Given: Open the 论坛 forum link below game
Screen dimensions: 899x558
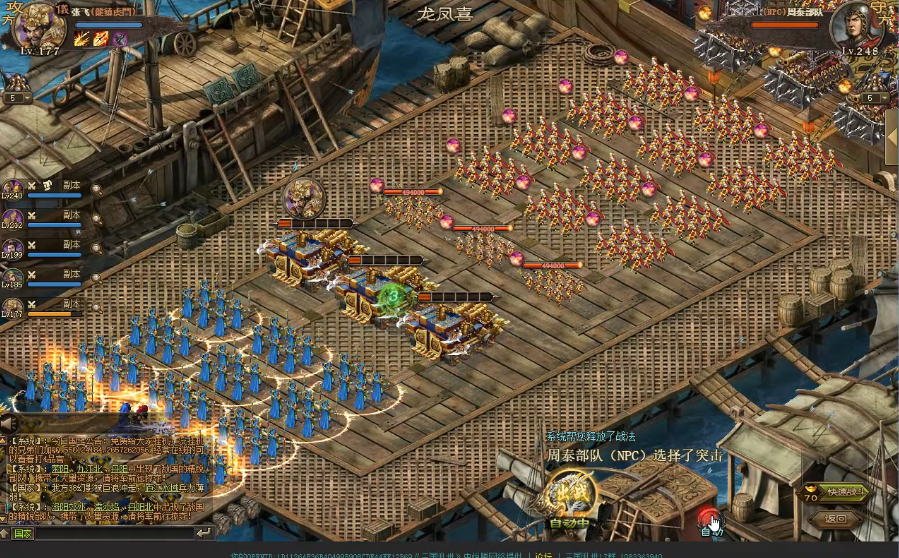Looking at the screenshot, I should 543,553.
